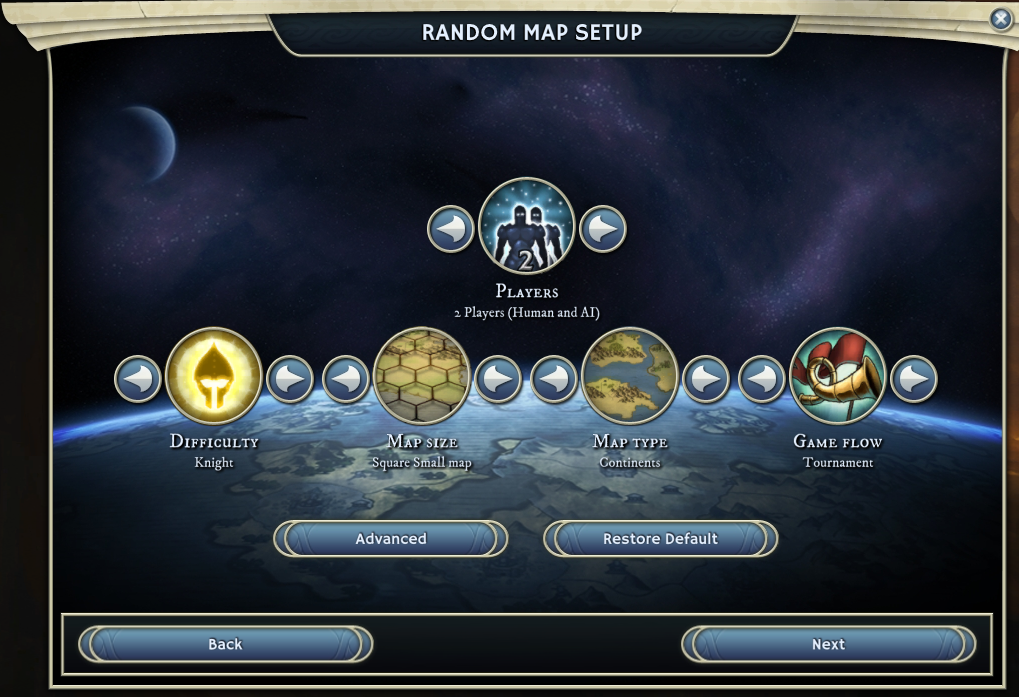This screenshot has height=697, width=1019.
Task: Close the Random Map Setup window
Action: pyautogui.click(x=1000, y=19)
